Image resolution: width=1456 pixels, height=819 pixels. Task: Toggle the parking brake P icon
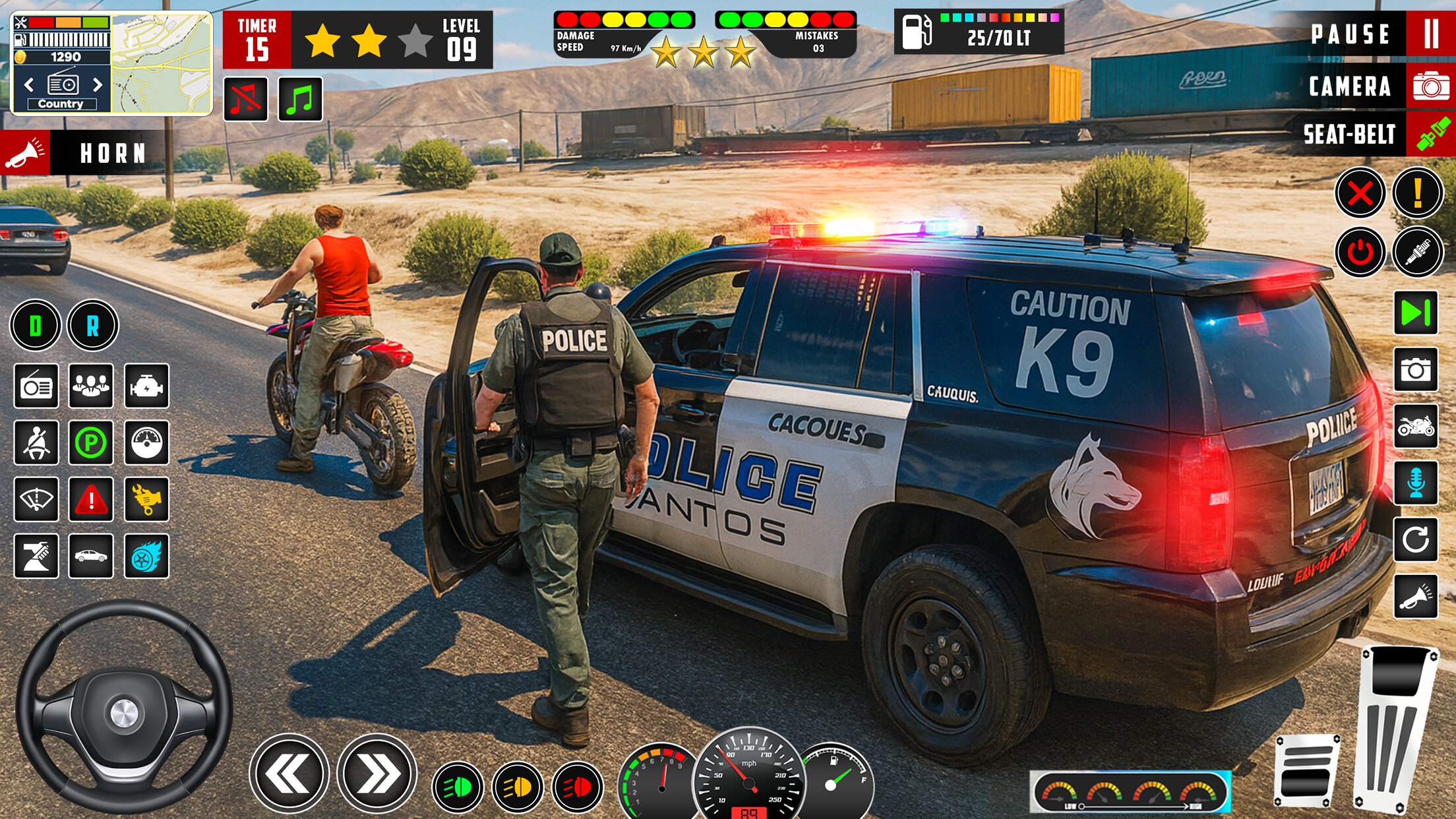(x=91, y=442)
